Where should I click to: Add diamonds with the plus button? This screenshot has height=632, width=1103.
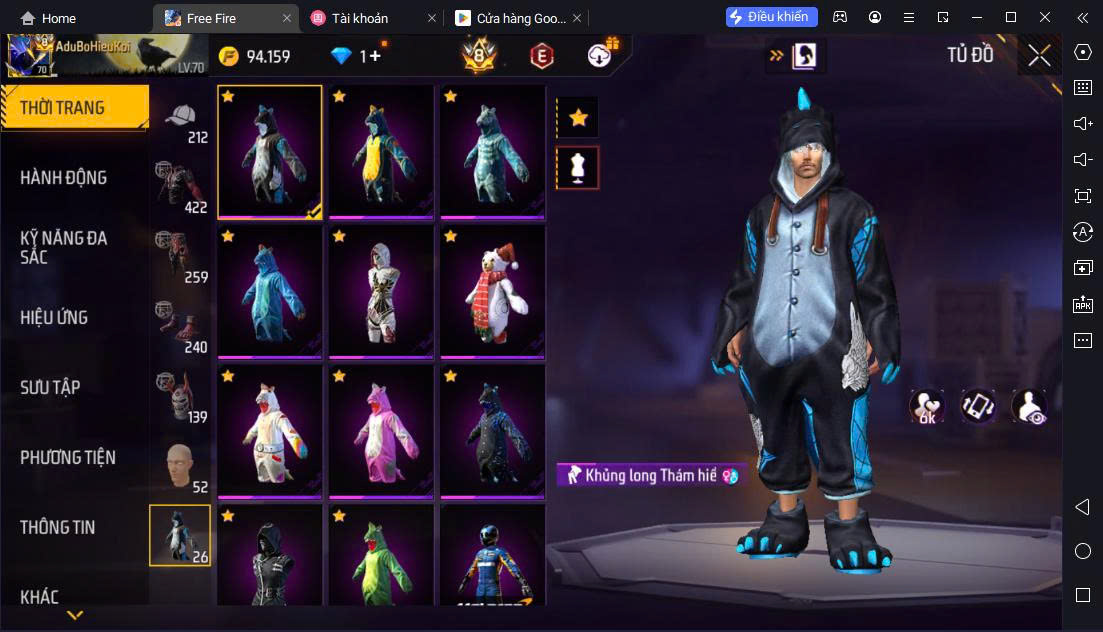coord(375,56)
